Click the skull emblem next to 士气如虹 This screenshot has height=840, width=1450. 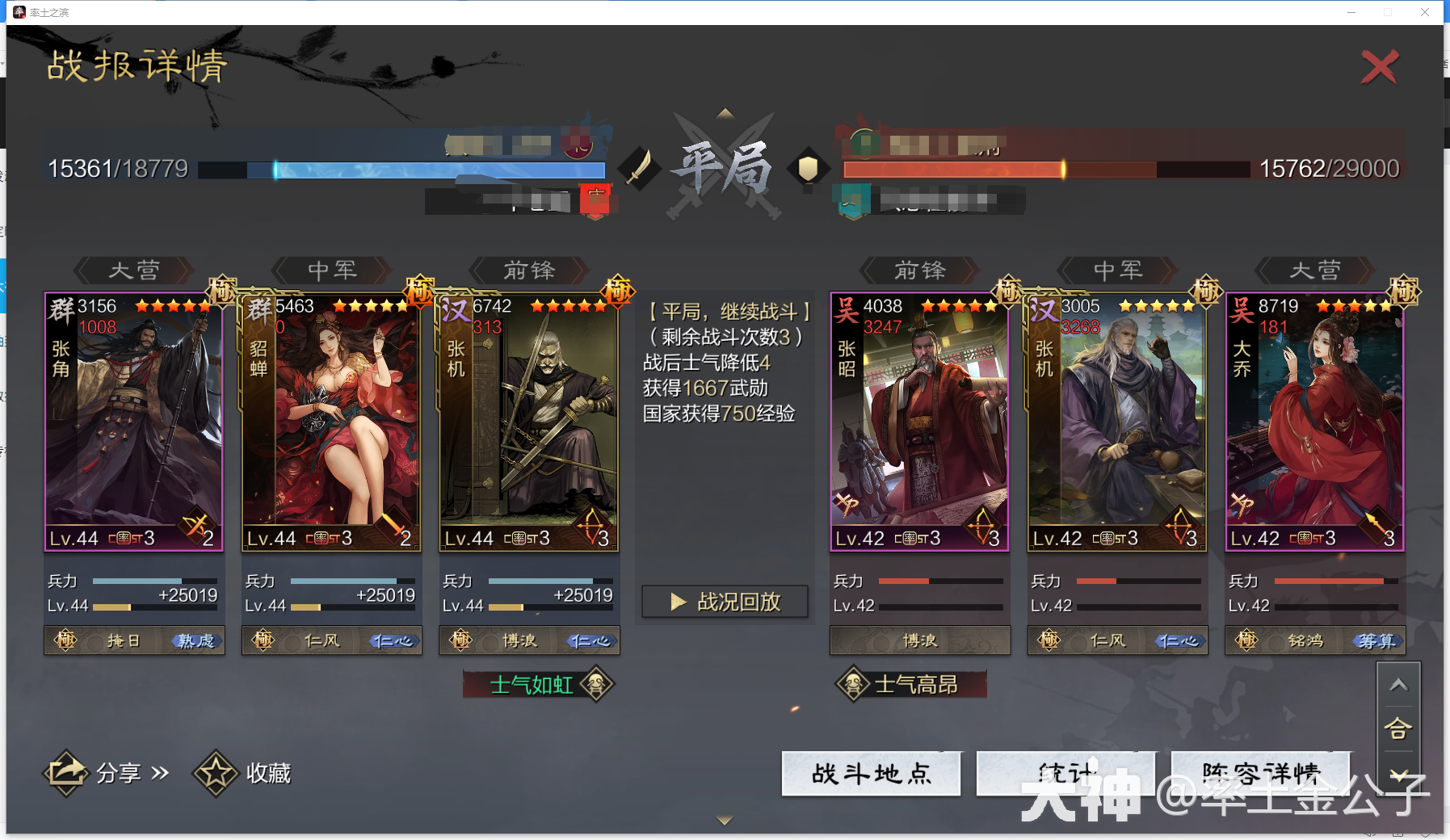(595, 682)
